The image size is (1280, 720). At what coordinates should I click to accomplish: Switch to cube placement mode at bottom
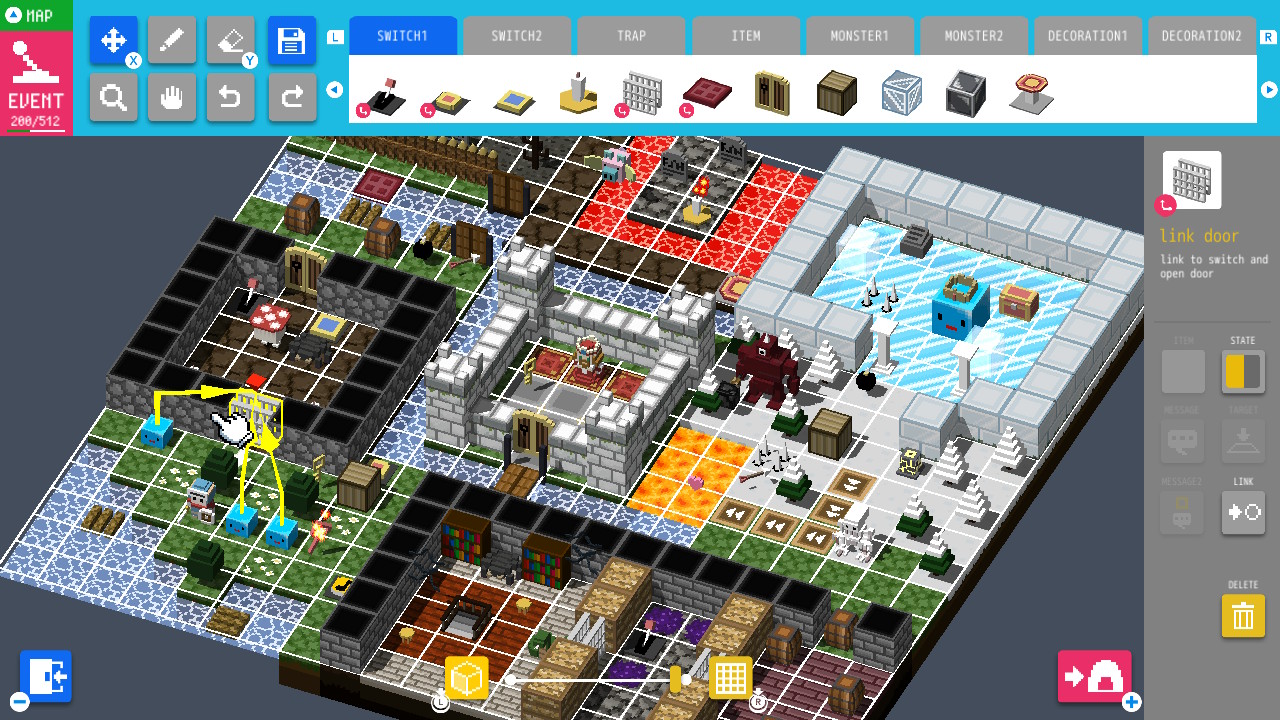coord(466,677)
